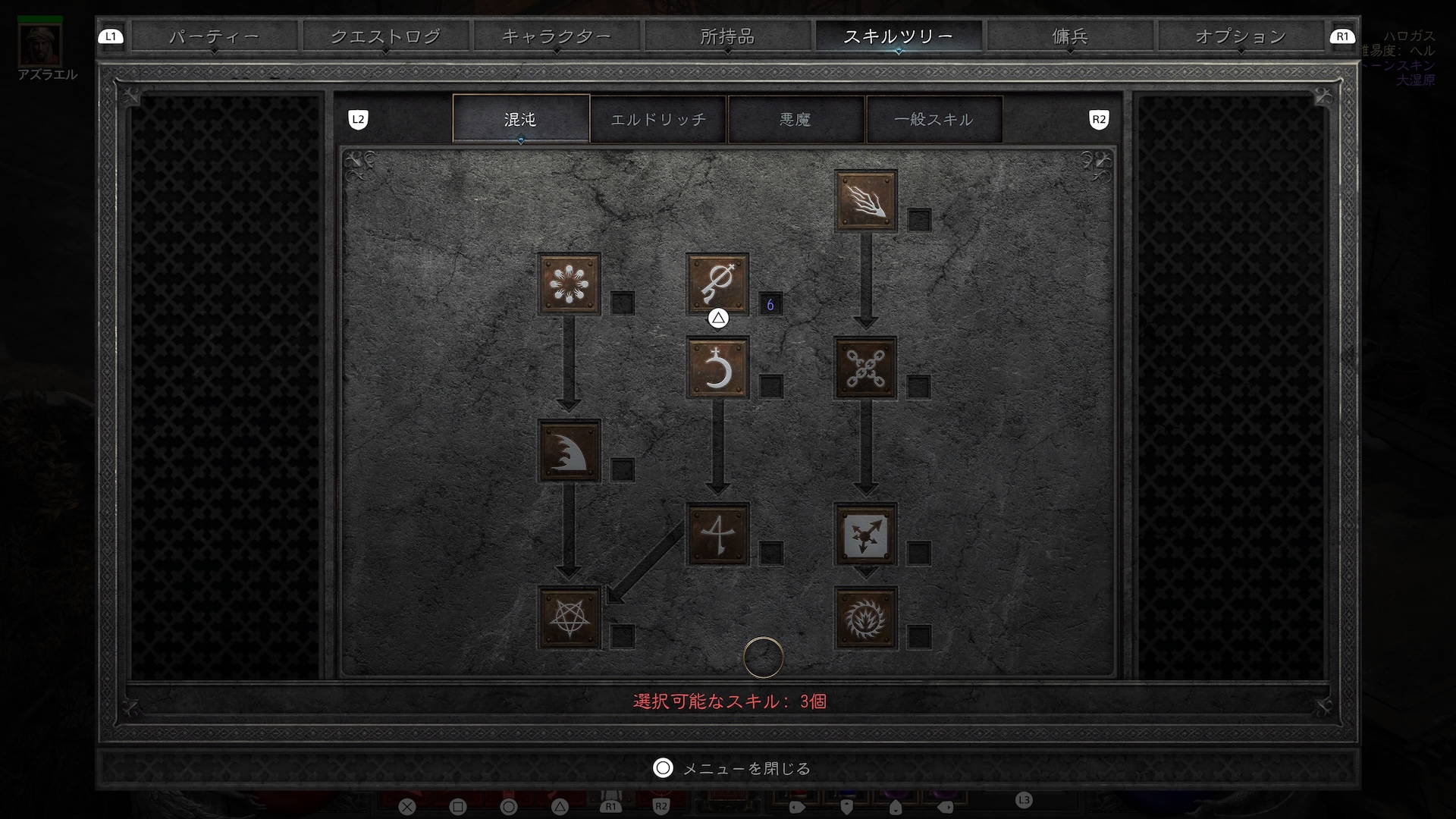
Task: Switch to the クエストログ tab
Action: [385, 36]
